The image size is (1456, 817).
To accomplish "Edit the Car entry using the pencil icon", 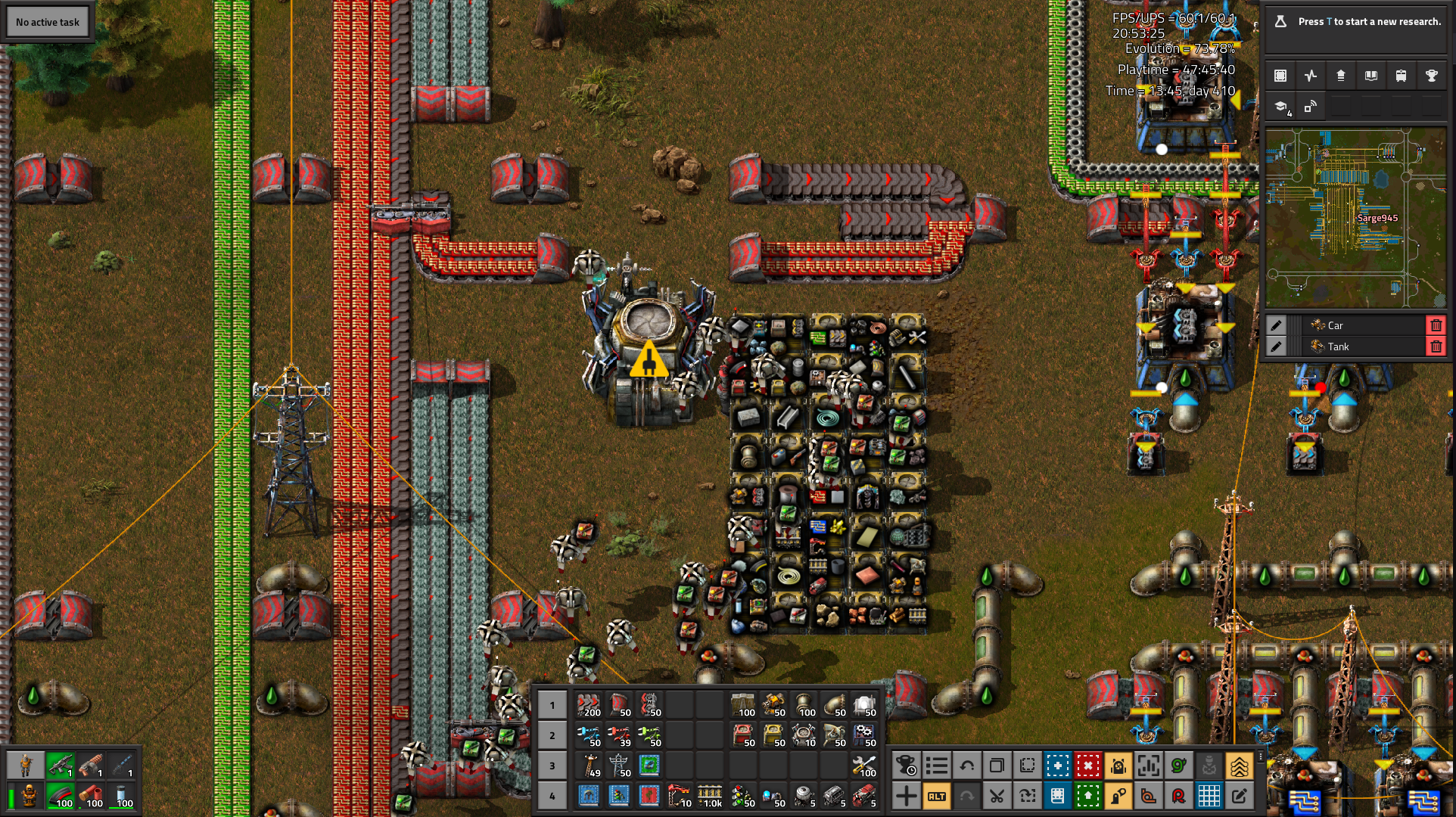I will [x=1277, y=325].
